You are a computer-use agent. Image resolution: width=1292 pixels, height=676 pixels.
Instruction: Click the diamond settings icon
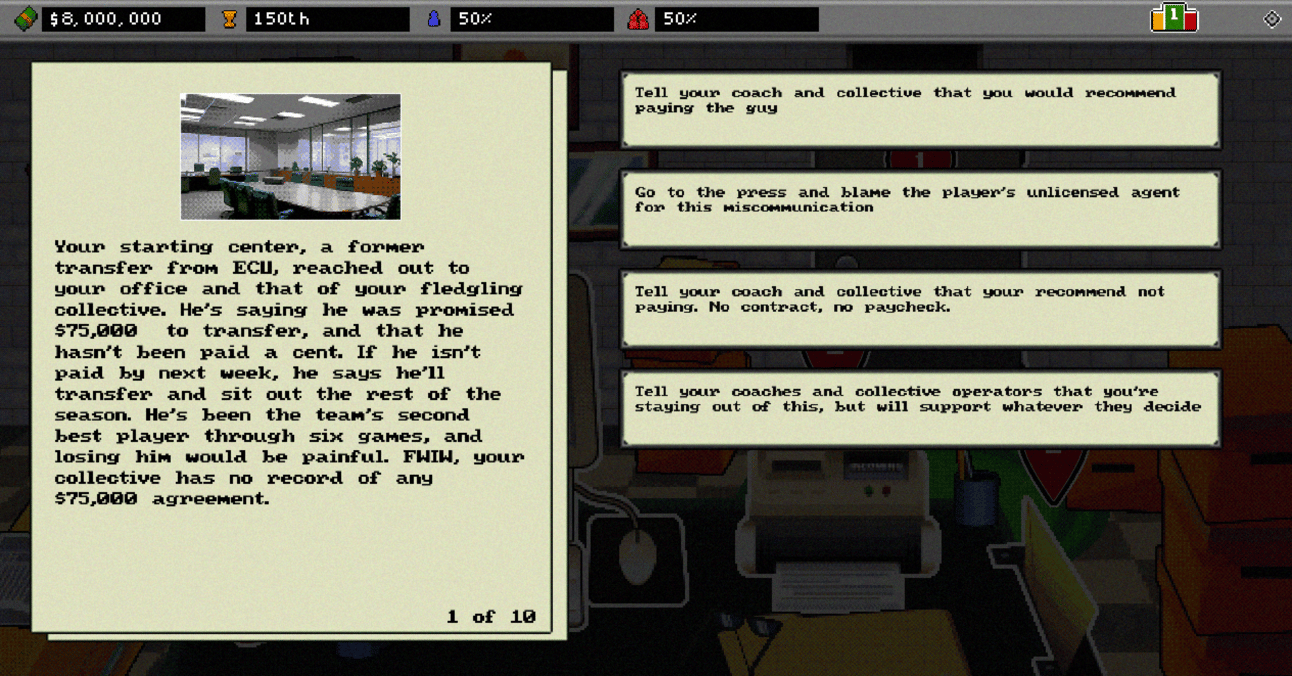pos(1271,19)
